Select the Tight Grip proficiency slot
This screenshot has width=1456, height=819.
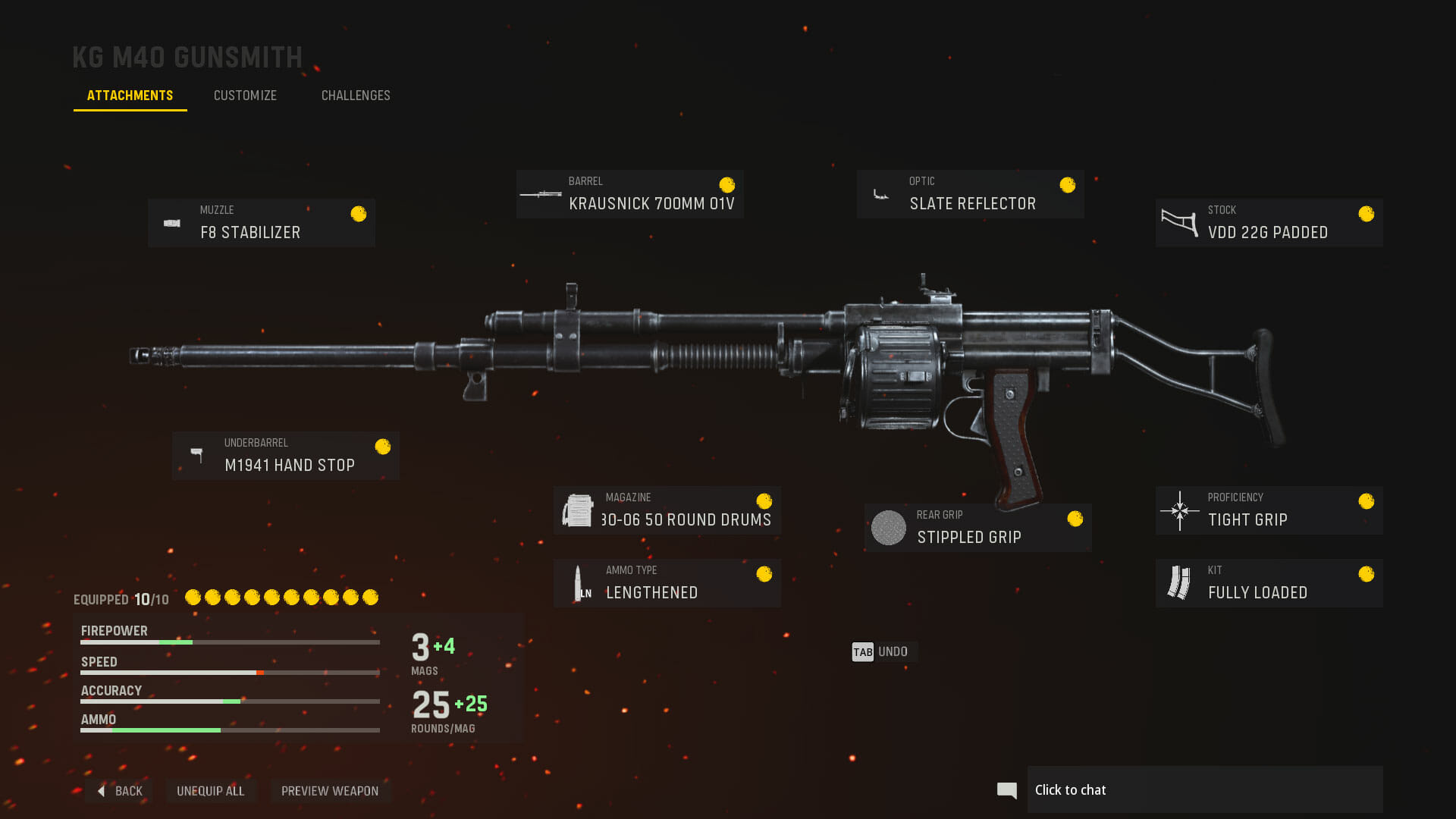pos(1269,510)
